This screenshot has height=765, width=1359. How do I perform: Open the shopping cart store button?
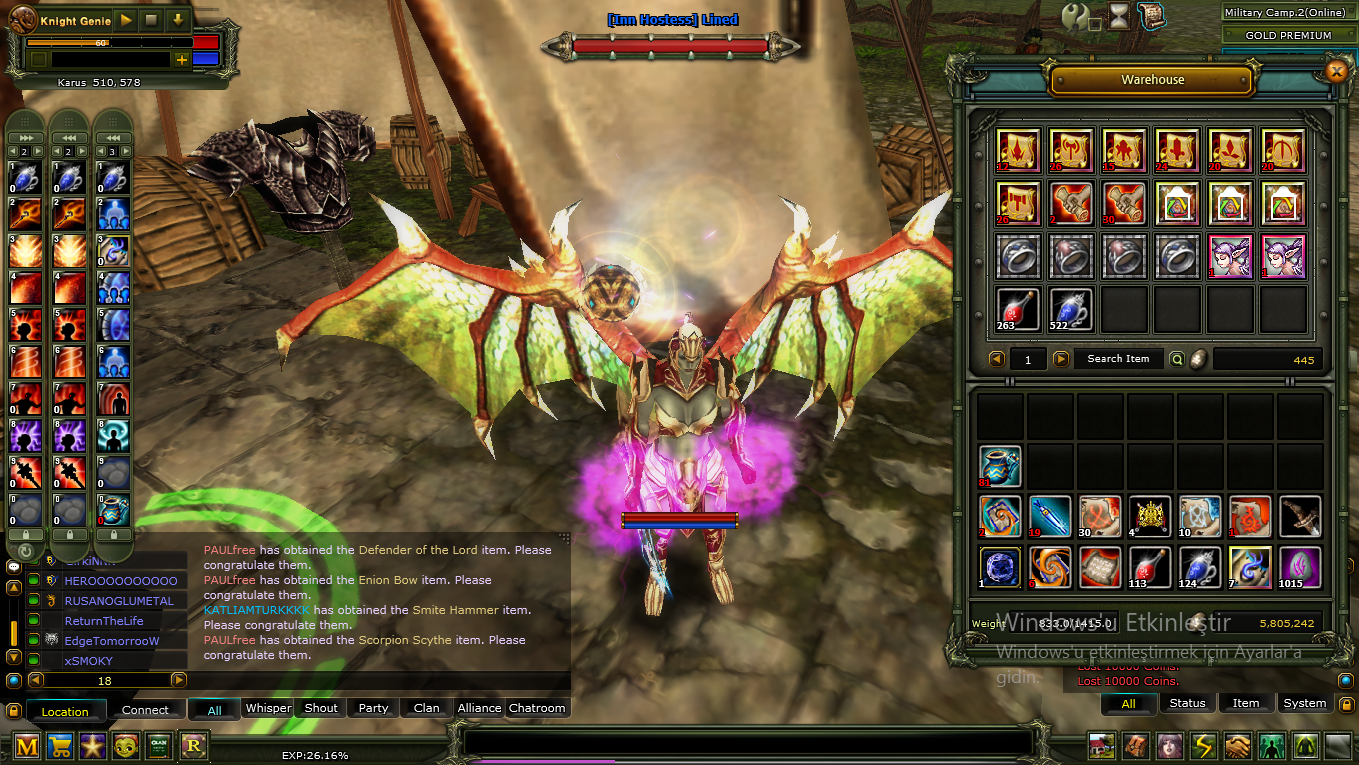60,746
